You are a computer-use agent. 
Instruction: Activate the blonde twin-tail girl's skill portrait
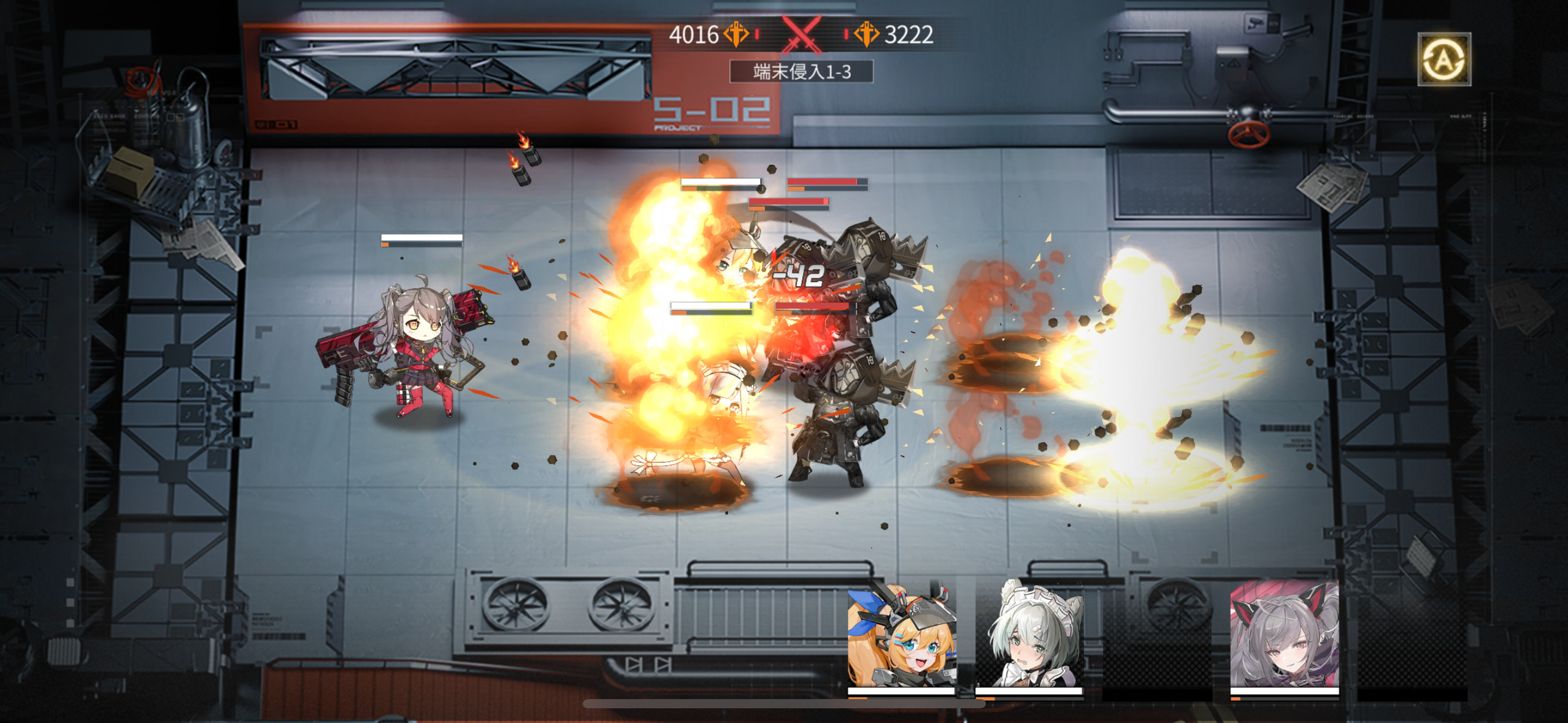point(901,636)
